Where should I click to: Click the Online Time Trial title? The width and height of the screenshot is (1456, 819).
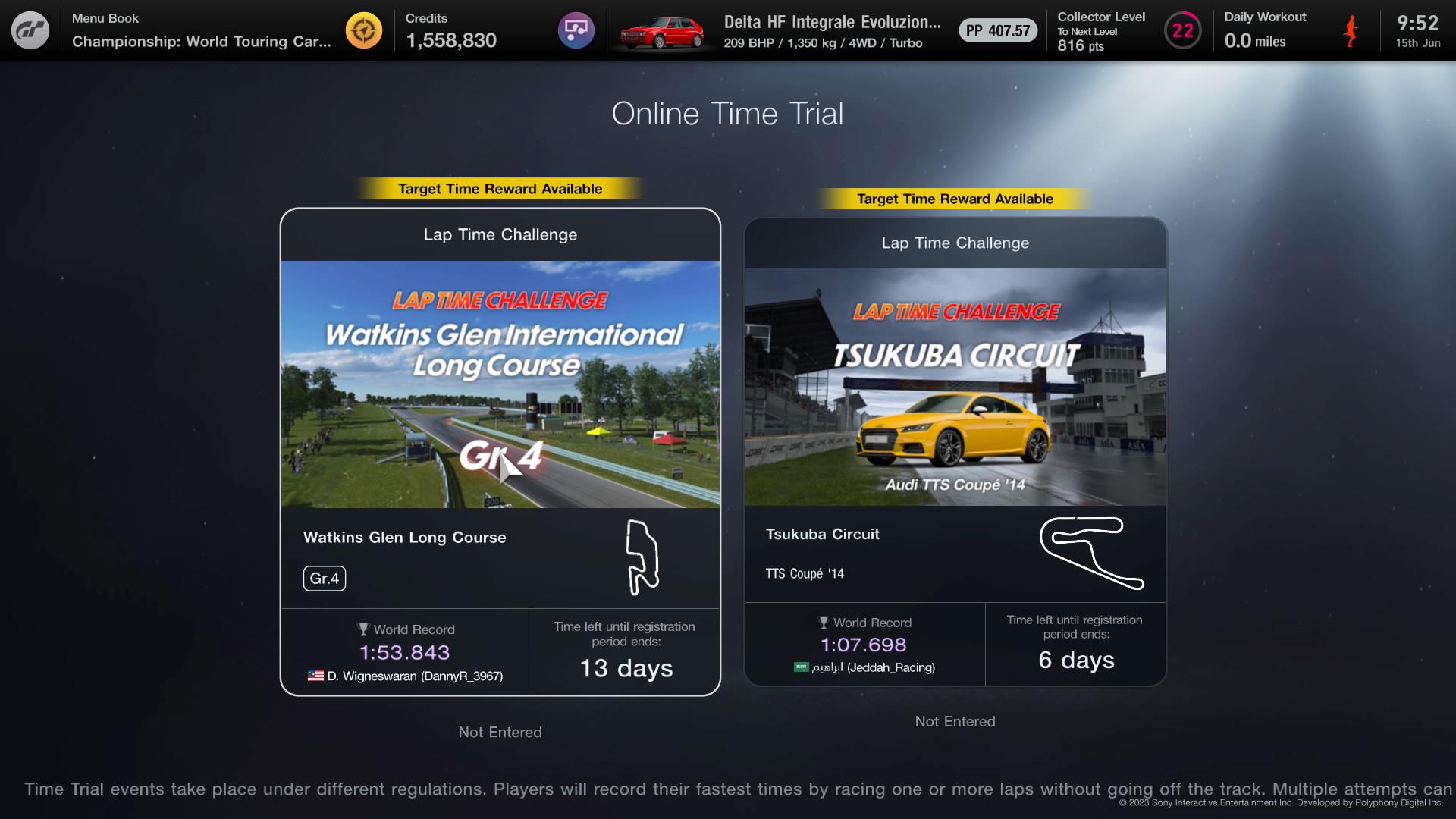pos(727,114)
